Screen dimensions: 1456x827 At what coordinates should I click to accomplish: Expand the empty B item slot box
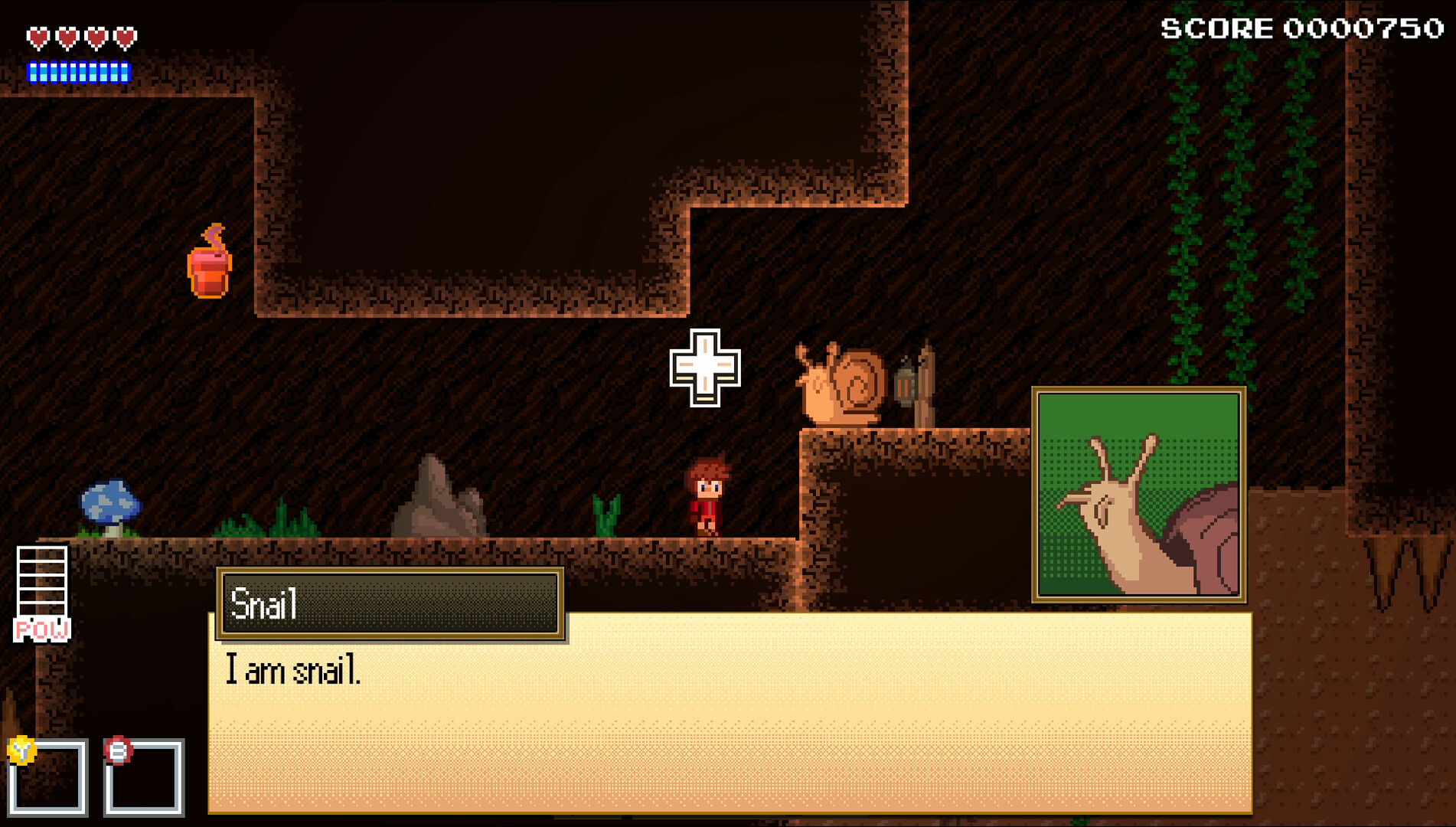[145, 777]
